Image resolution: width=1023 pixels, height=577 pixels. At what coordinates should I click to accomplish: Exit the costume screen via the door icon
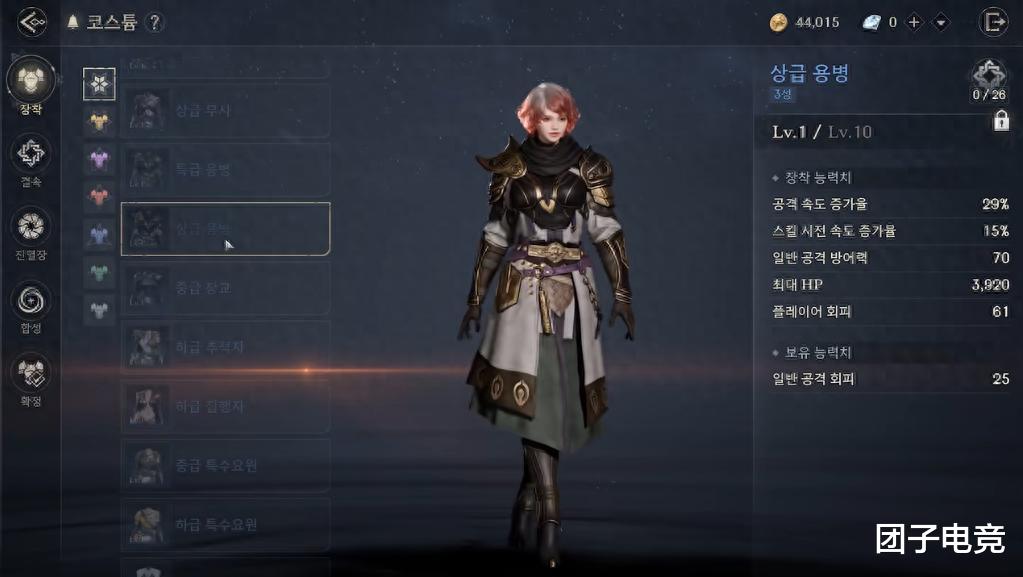993,22
